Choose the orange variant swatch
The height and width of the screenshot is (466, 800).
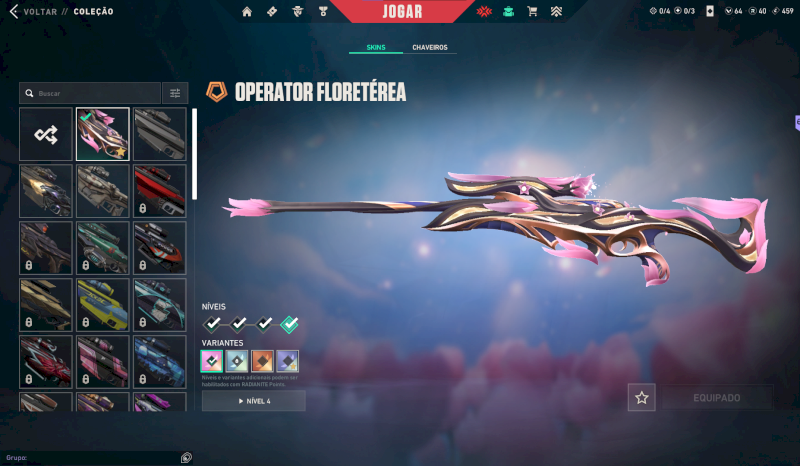click(x=263, y=361)
